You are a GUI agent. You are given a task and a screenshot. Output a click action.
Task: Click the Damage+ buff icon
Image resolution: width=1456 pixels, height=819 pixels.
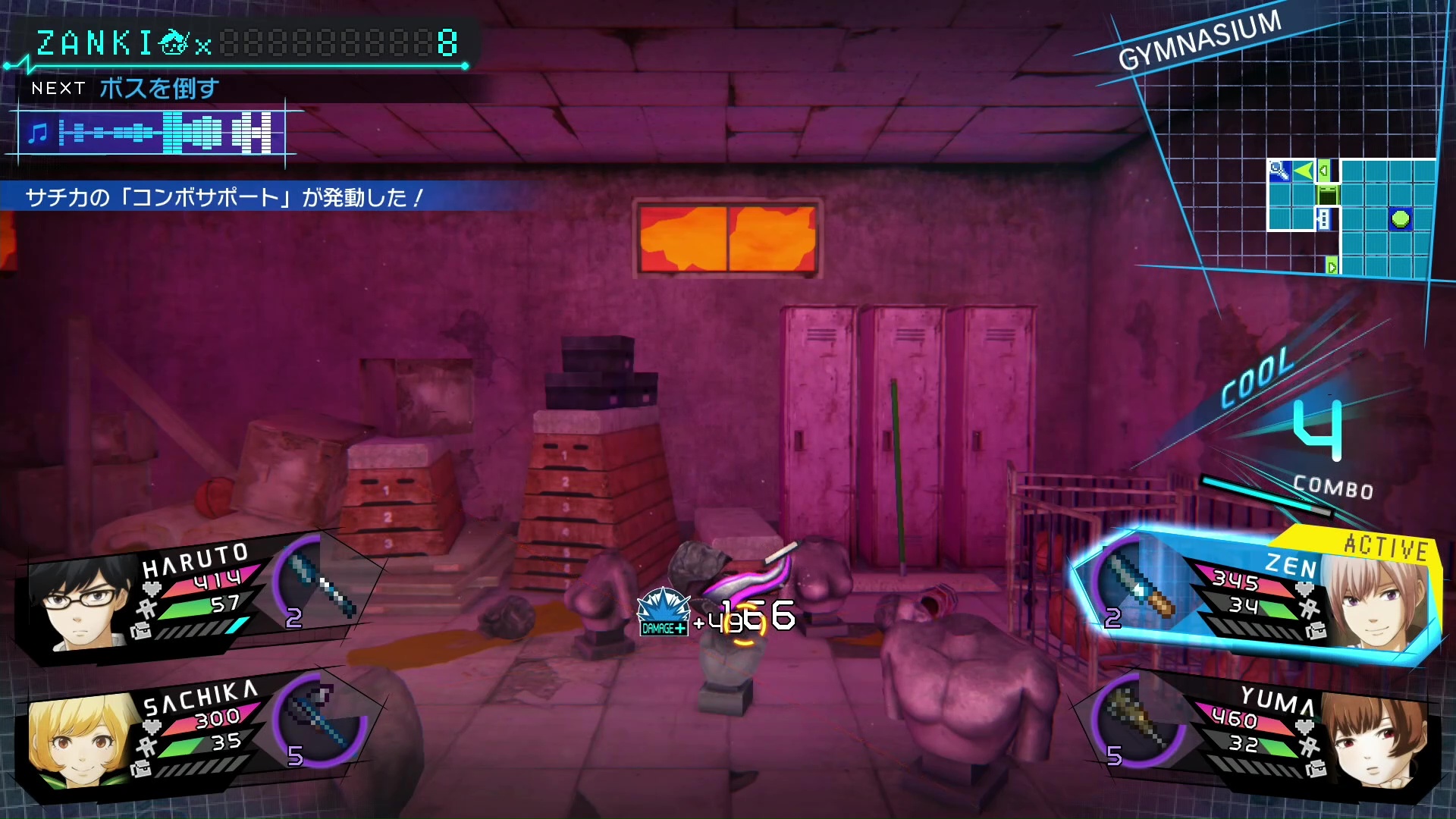[663, 611]
